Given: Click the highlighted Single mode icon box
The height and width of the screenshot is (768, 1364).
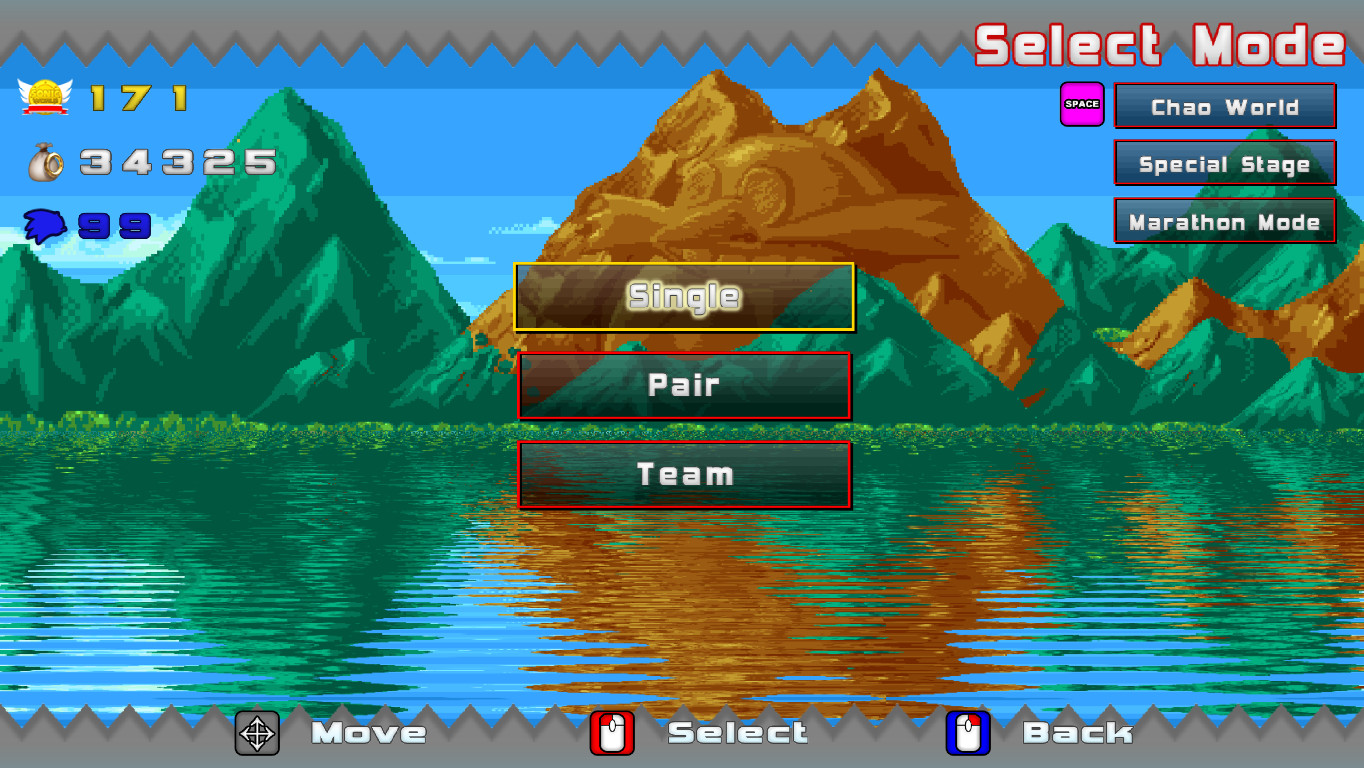Looking at the screenshot, I should pyautogui.click(x=683, y=297).
